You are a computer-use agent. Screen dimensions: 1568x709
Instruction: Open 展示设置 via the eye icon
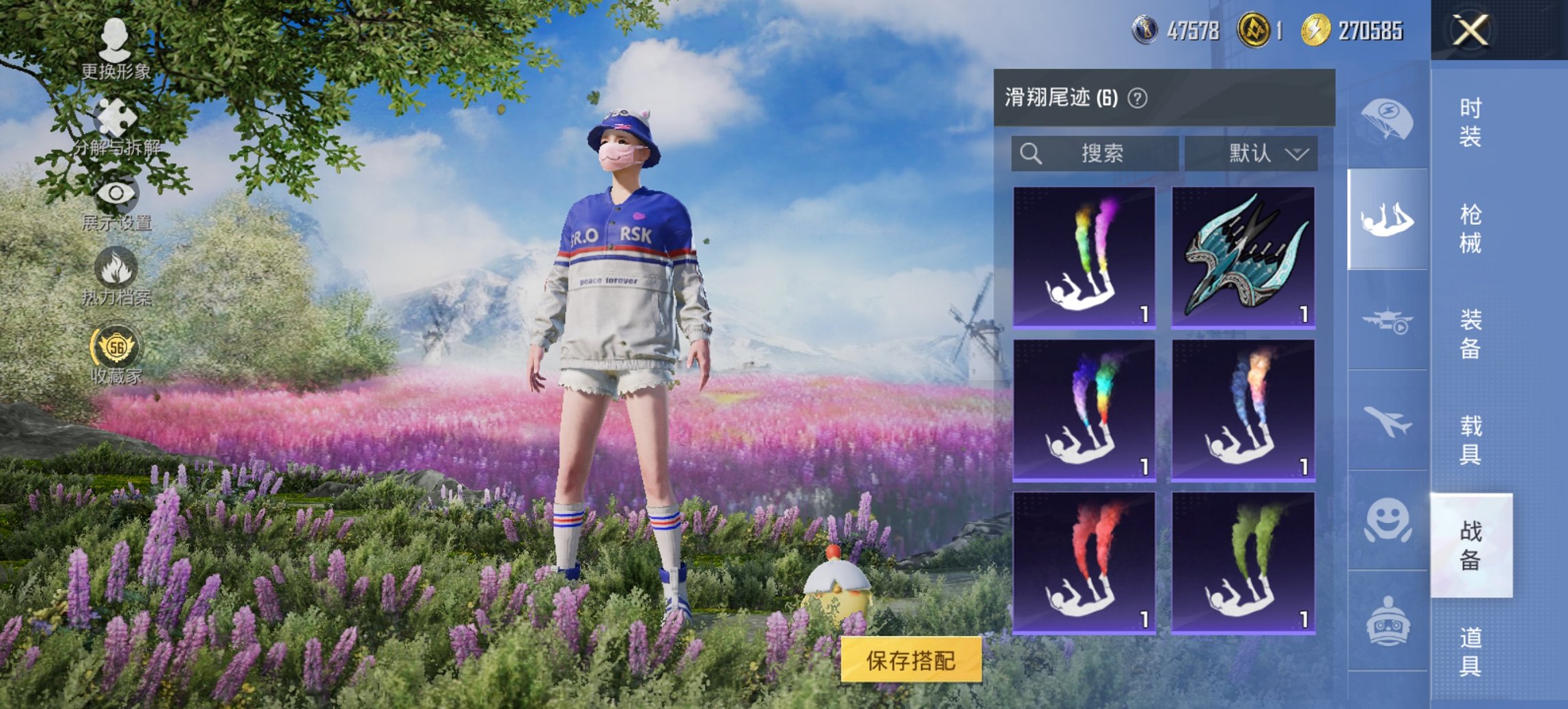click(x=115, y=192)
